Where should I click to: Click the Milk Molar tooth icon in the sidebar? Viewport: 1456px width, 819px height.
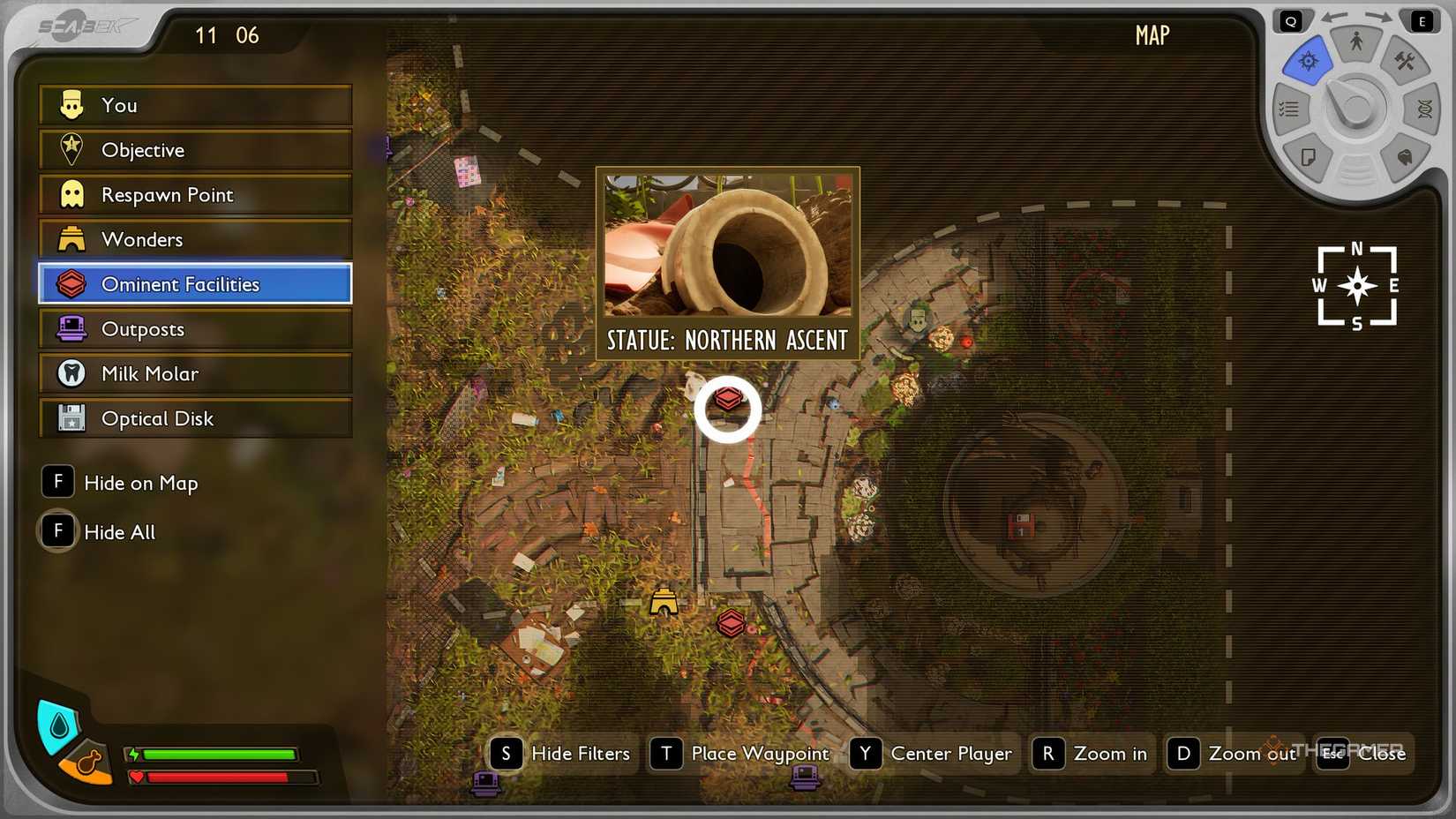71,373
